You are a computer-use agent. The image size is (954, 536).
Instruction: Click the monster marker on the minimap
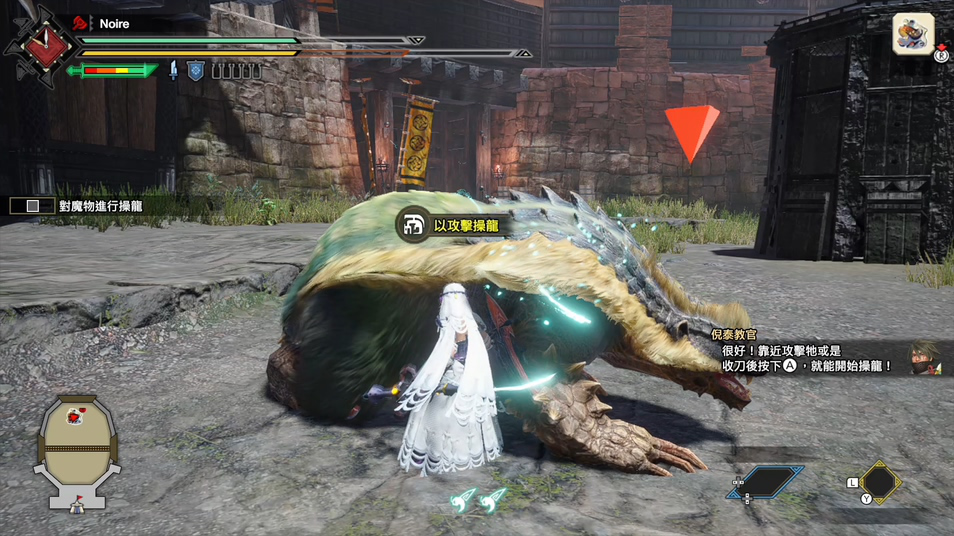(x=74, y=414)
